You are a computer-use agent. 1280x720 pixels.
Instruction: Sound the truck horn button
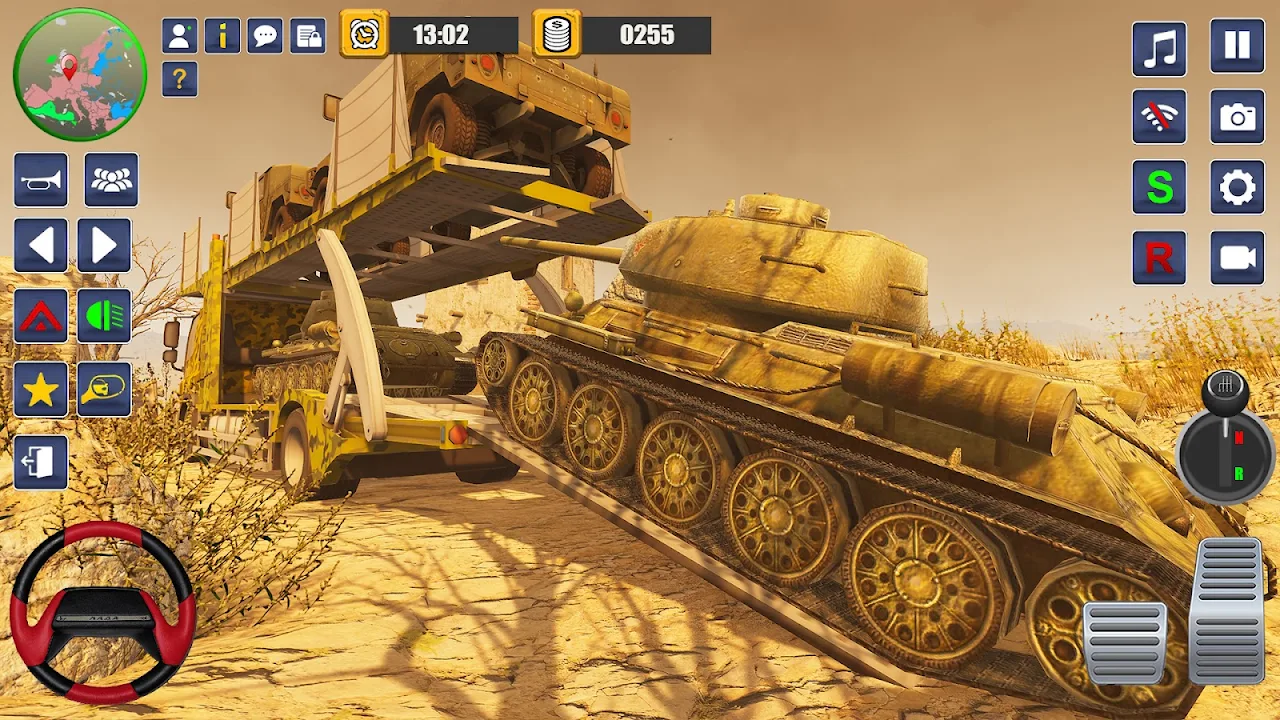tap(41, 180)
